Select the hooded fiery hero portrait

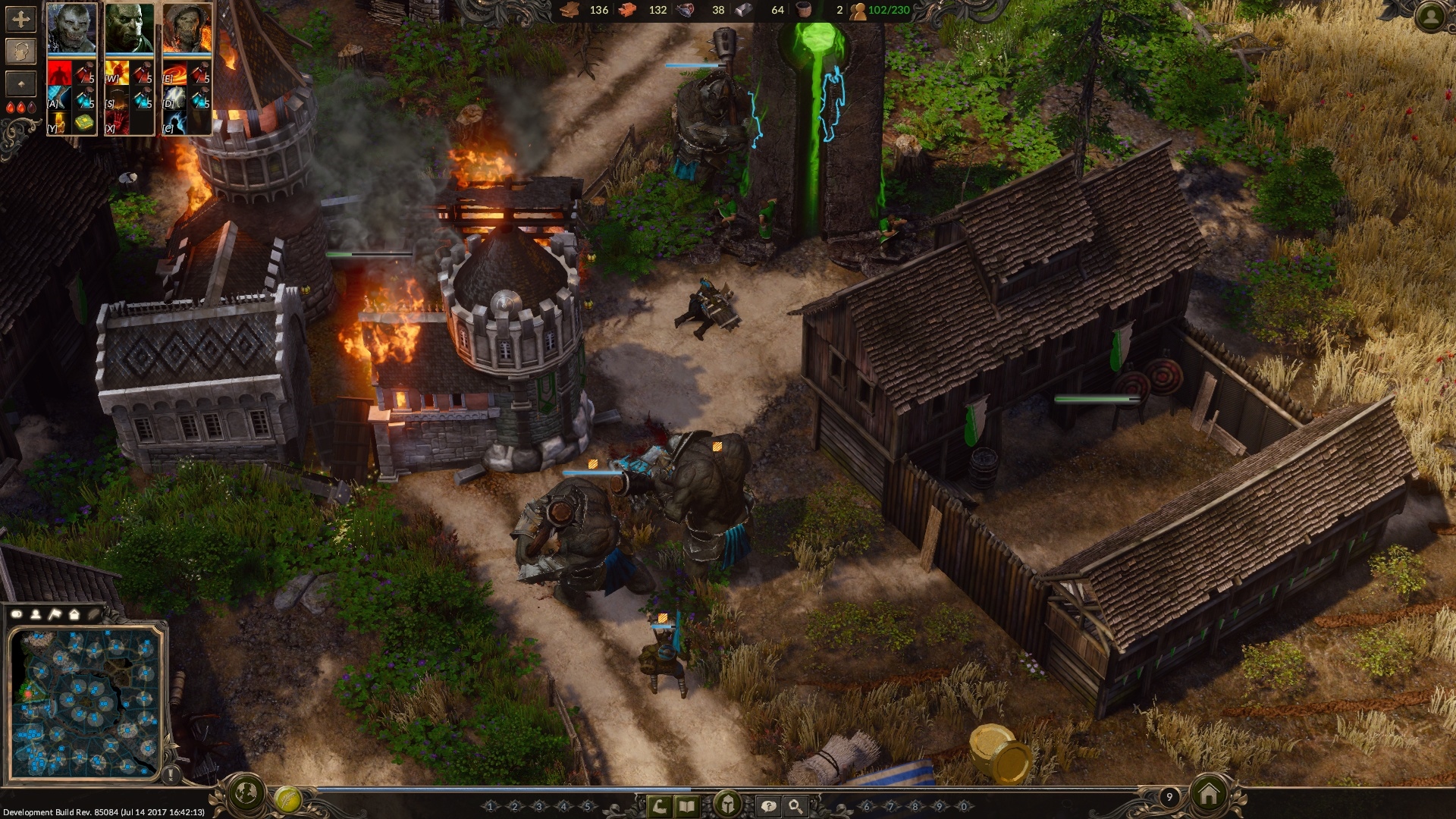[187, 28]
